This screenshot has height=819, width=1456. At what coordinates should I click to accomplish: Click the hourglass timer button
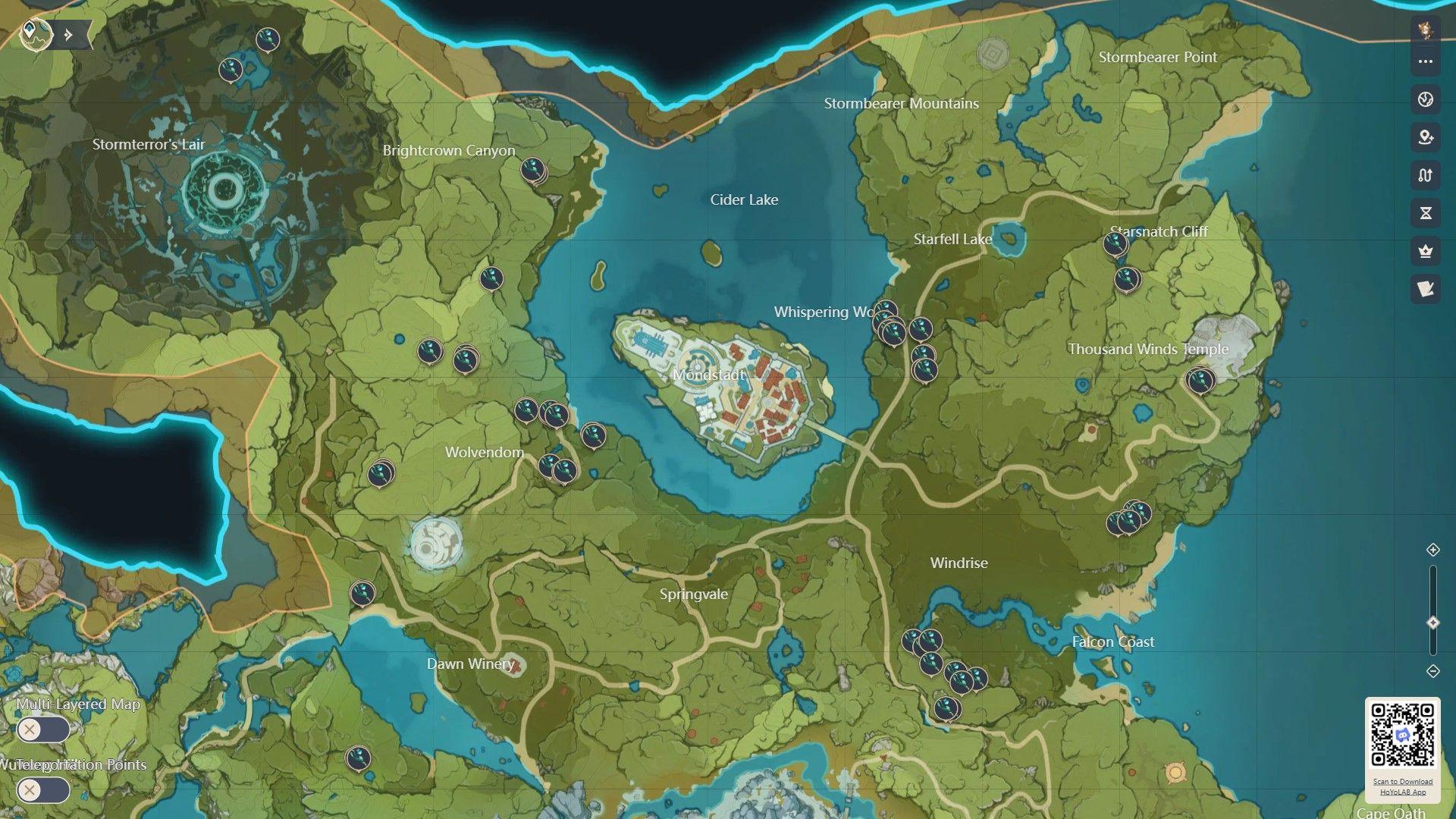click(1425, 213)
